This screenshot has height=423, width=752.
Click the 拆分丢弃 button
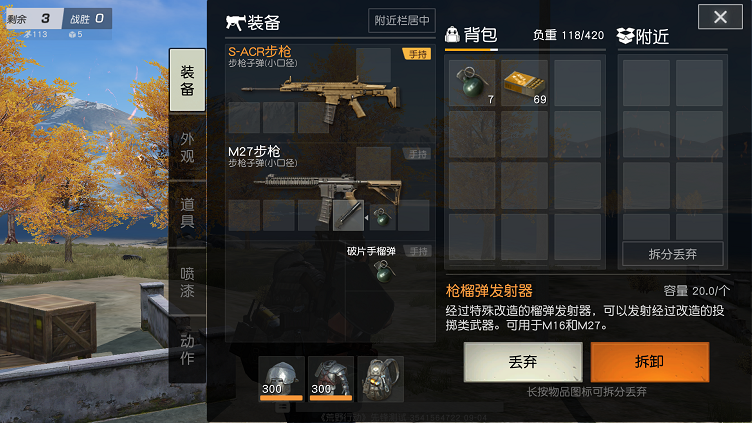coord(672,254)
